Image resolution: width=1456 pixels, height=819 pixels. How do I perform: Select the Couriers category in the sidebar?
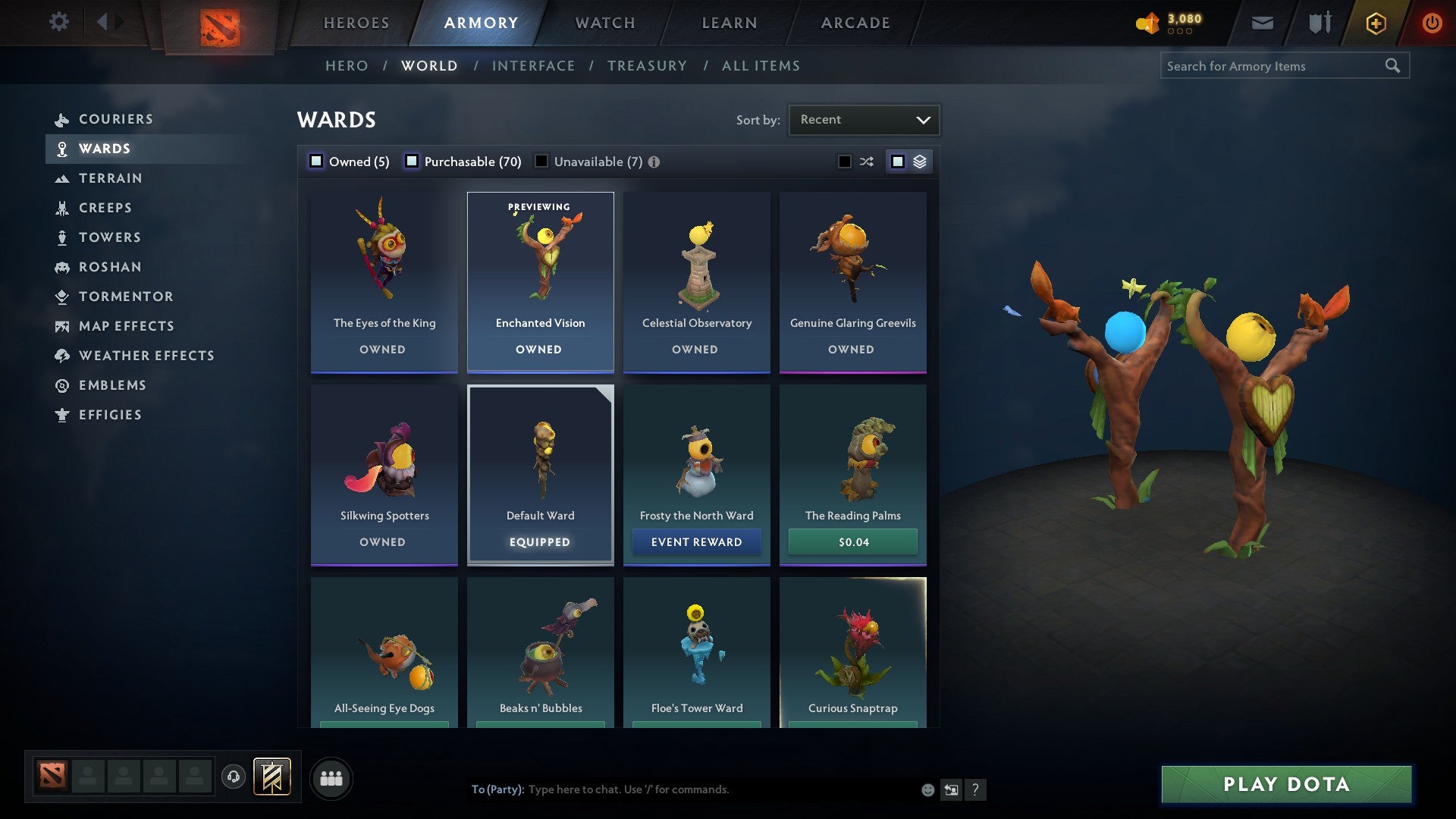pyautogui.click(x=116, y=119)
